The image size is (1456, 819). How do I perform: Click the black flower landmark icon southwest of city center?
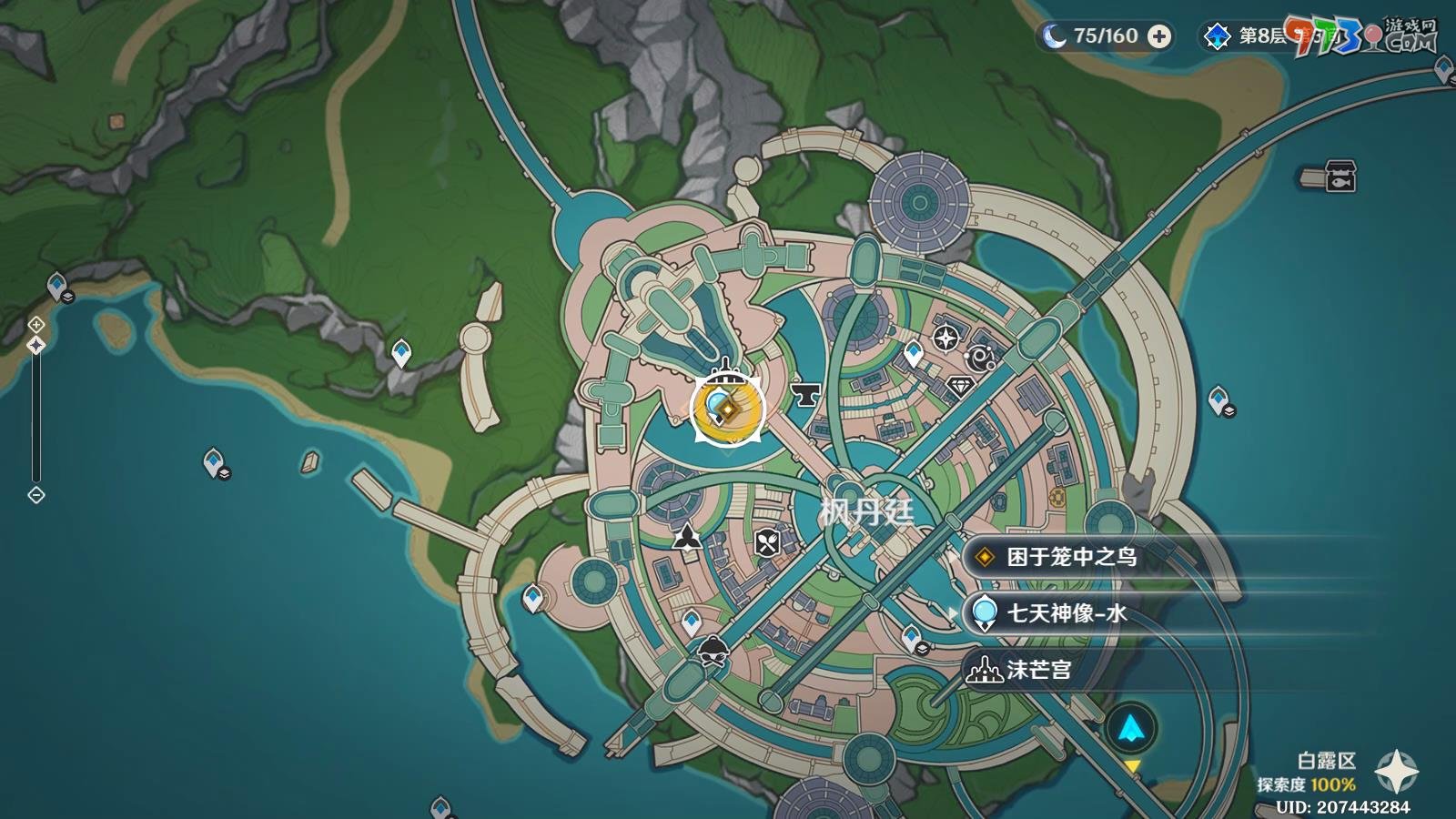pos(687,539)
